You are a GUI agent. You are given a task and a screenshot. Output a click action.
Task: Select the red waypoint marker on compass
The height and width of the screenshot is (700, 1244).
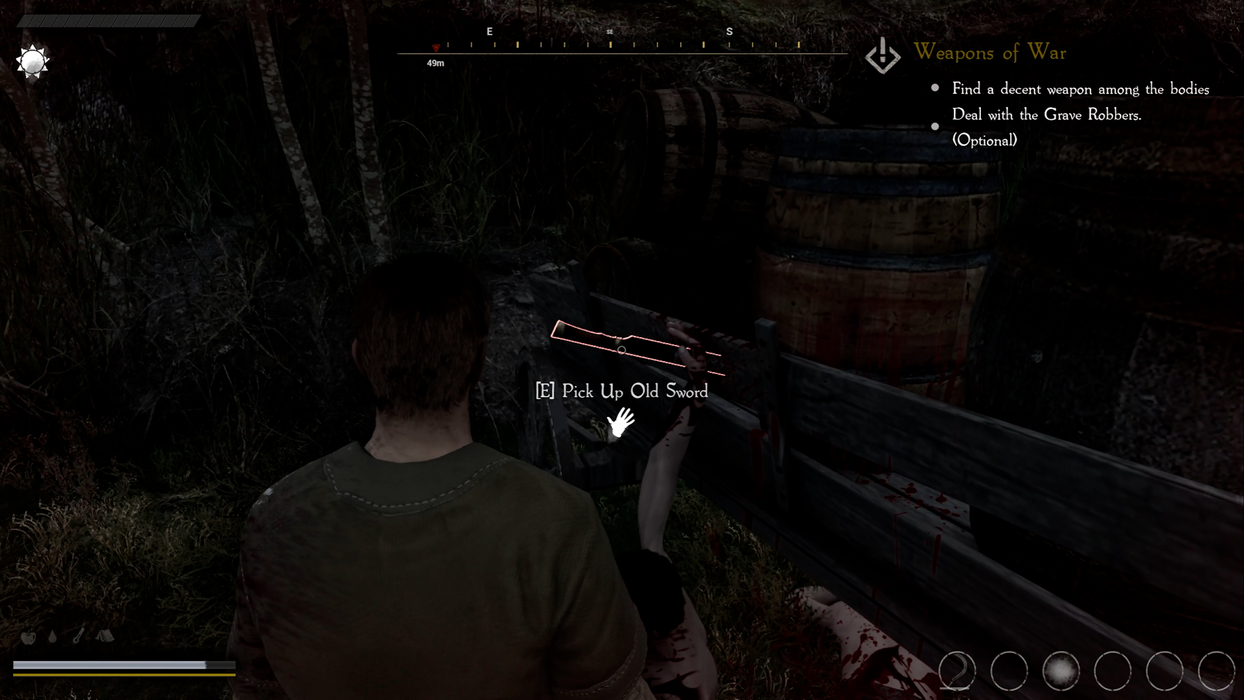(x=436, y=48)
